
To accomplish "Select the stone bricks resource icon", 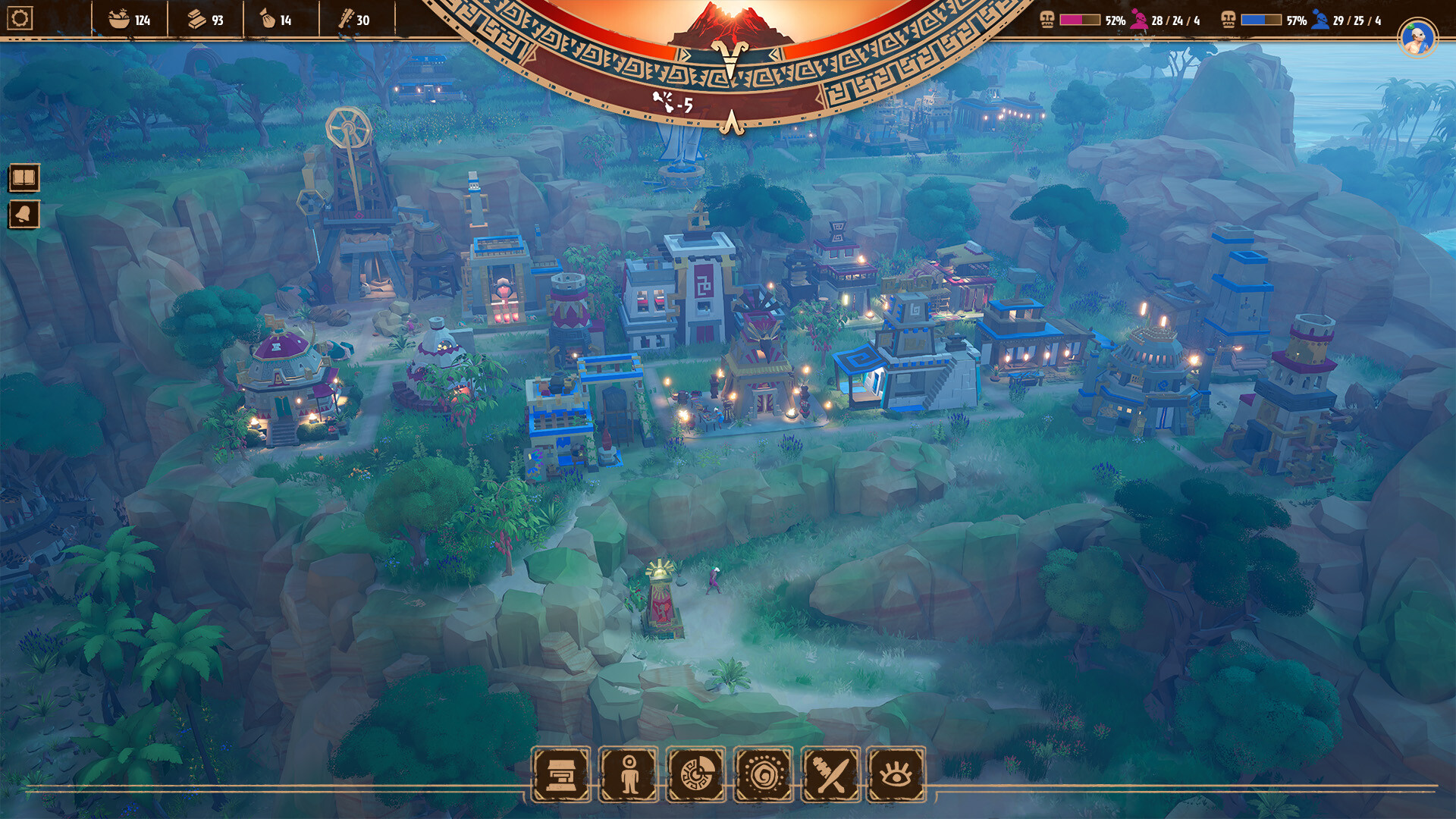I will point(197,20).
